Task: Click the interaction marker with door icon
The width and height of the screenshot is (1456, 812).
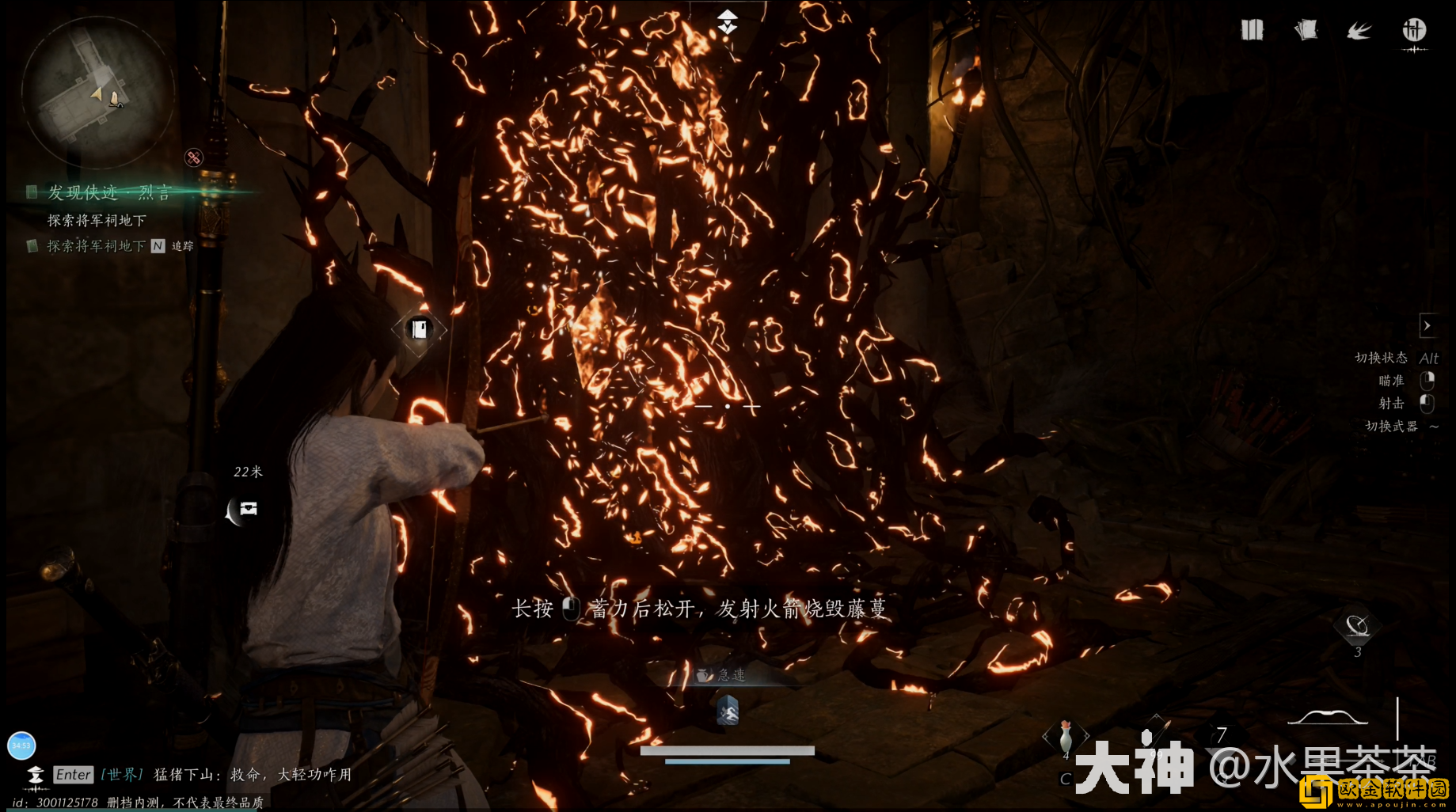Action: coord(419,329)
